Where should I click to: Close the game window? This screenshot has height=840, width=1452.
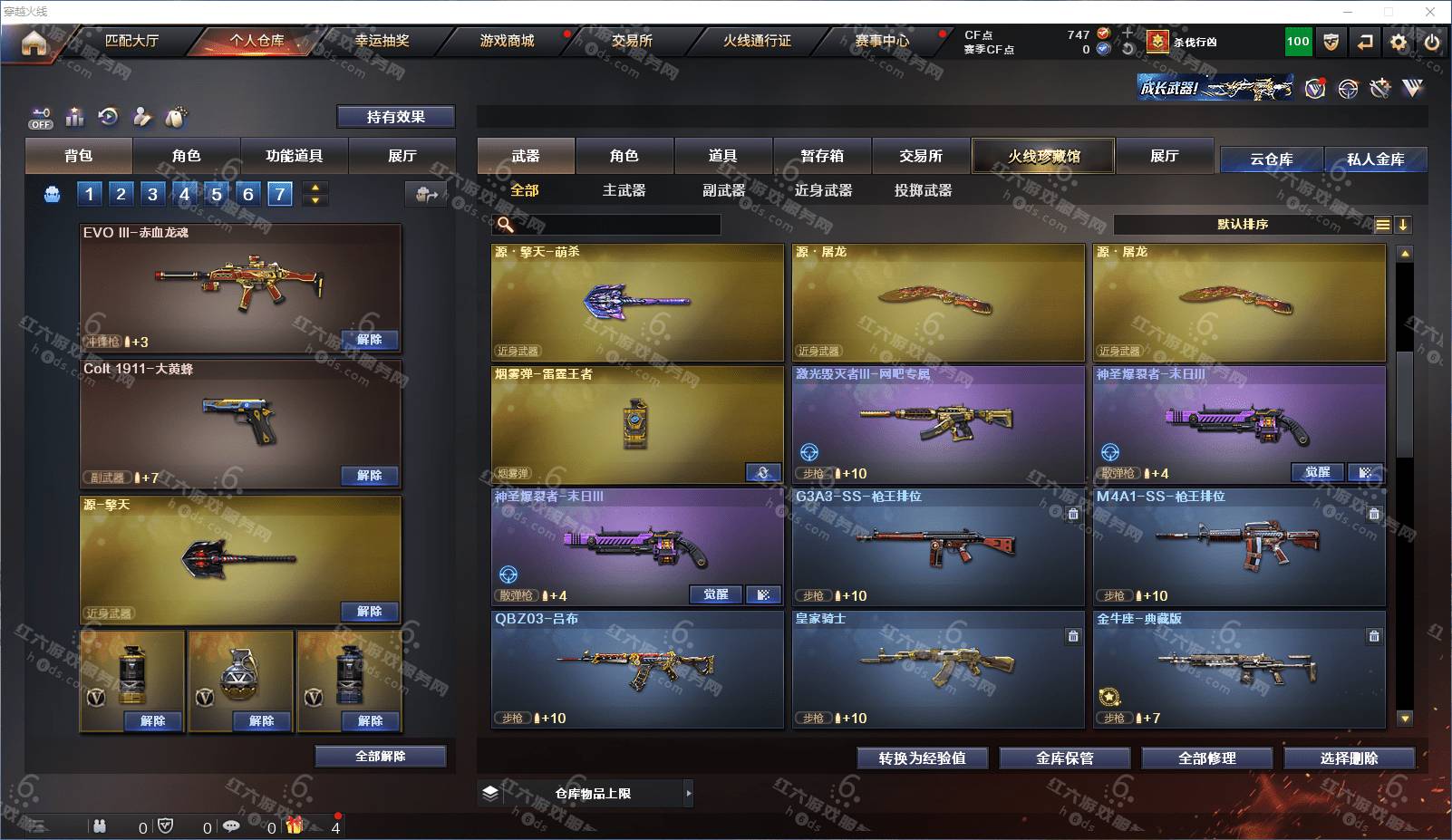point(1430,12)
